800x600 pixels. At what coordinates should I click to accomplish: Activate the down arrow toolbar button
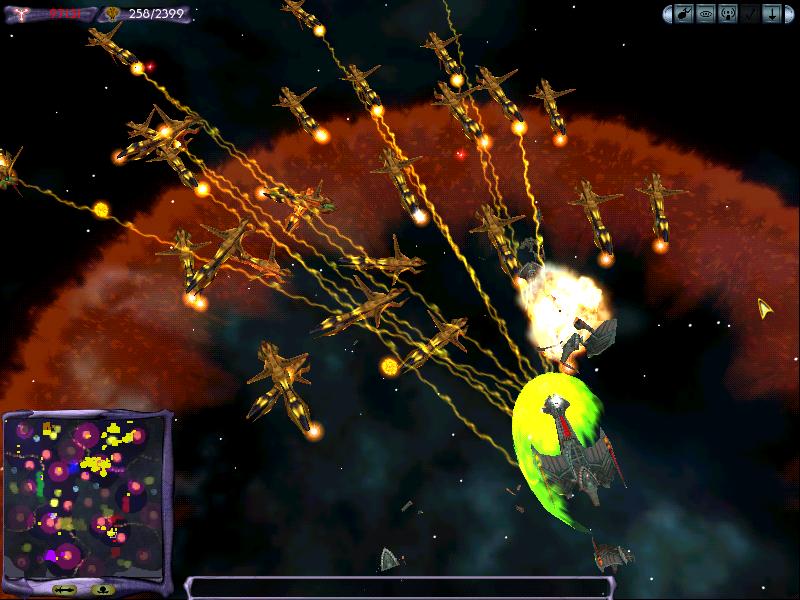[772, 15]
